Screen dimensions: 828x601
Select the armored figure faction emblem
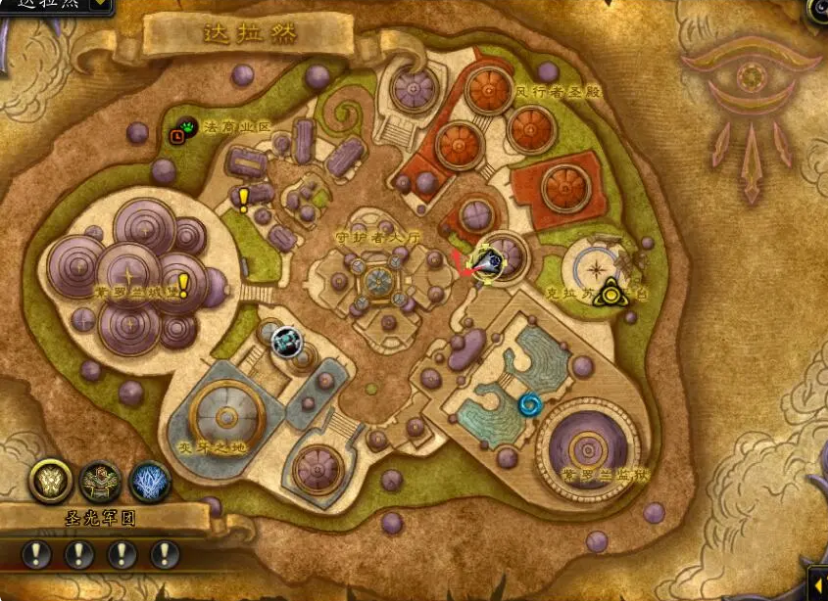pyautogui.click(x=101, y=481)
